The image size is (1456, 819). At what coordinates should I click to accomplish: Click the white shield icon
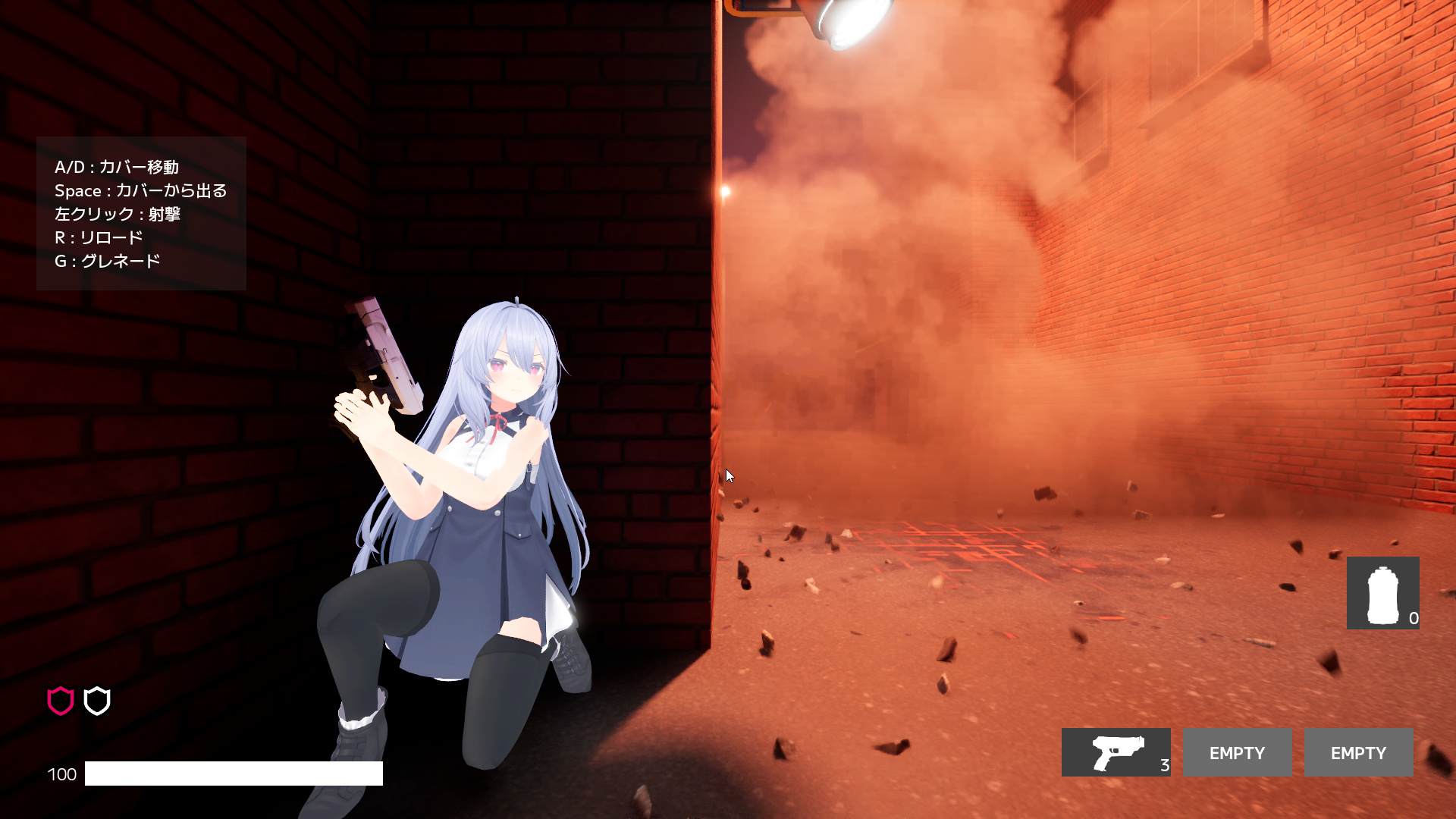pyautogui.click(x=97, y=701)
